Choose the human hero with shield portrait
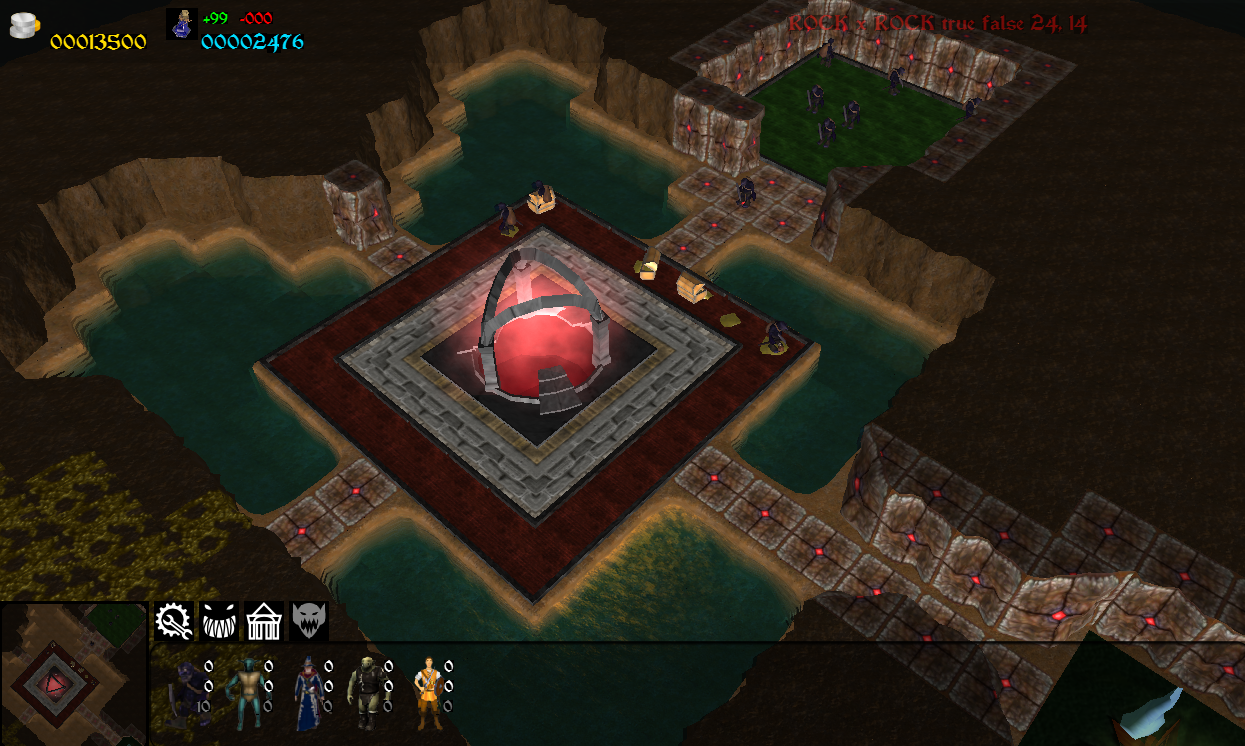Viewport: 1245px width, 746px height. [x=427, y=692]
